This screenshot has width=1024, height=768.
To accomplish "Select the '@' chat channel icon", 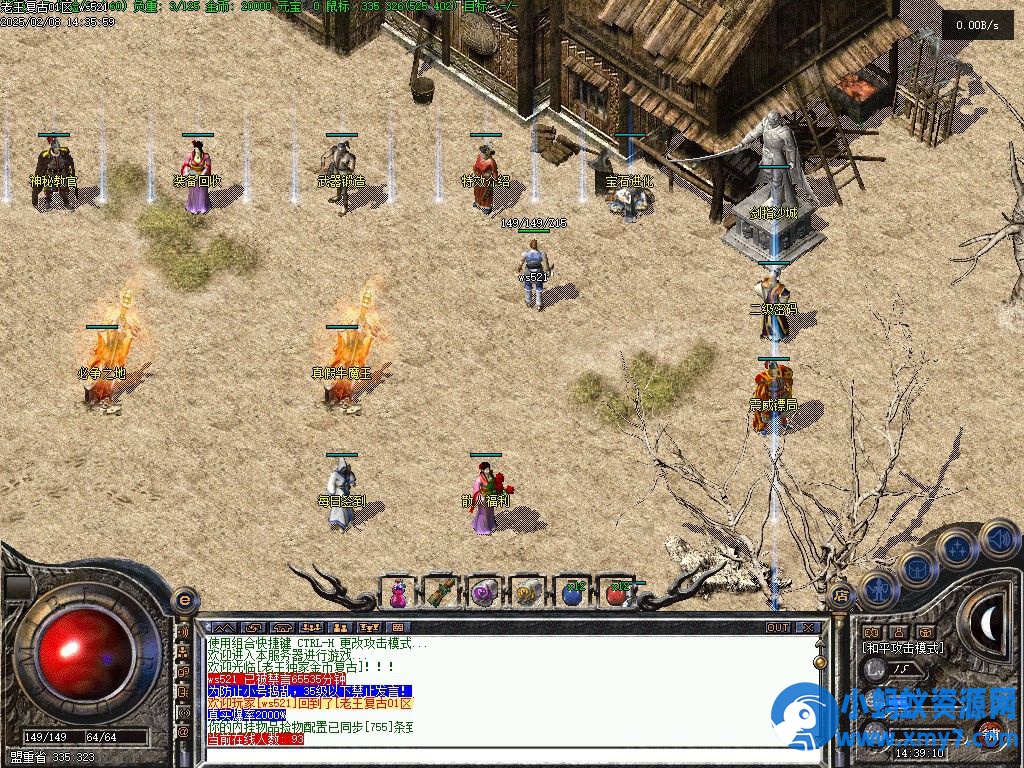I will point(183,731).
